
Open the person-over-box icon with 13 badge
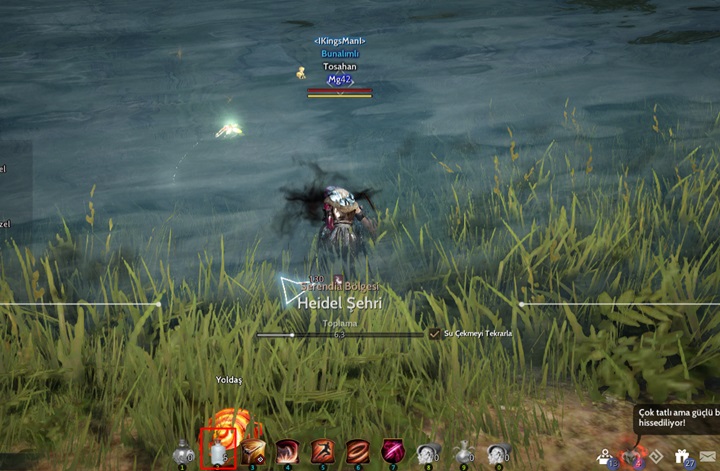click(x=606, y=456)
